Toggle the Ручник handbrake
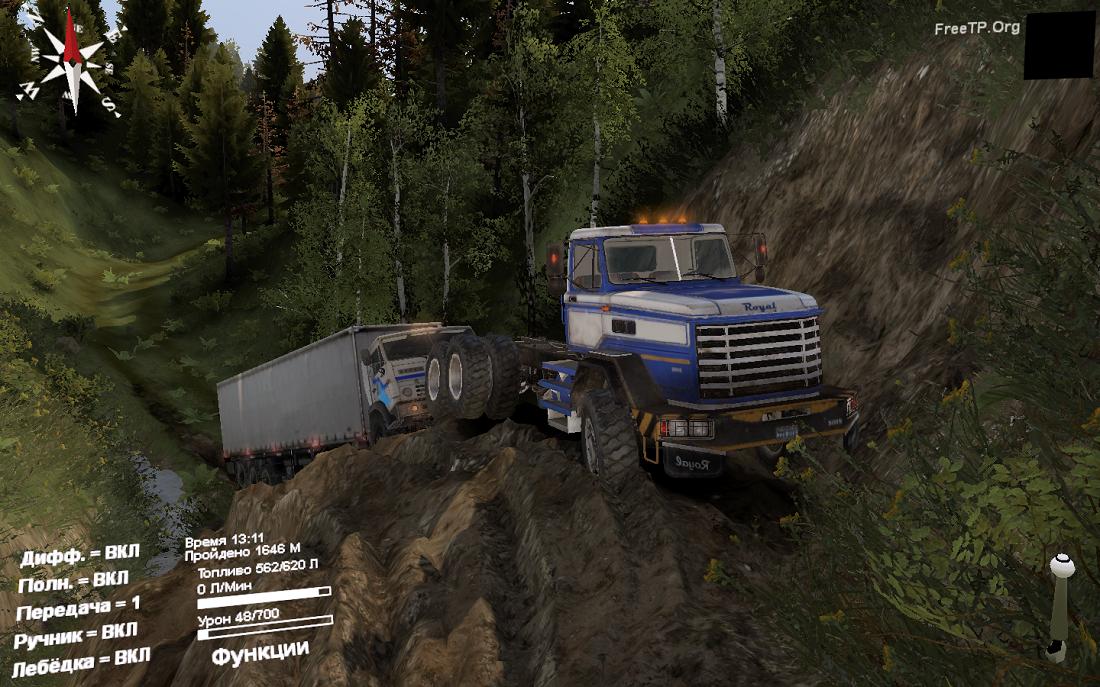Image resolution: width=1100 pixels, height=687 pixels. [x=76, y=633]
